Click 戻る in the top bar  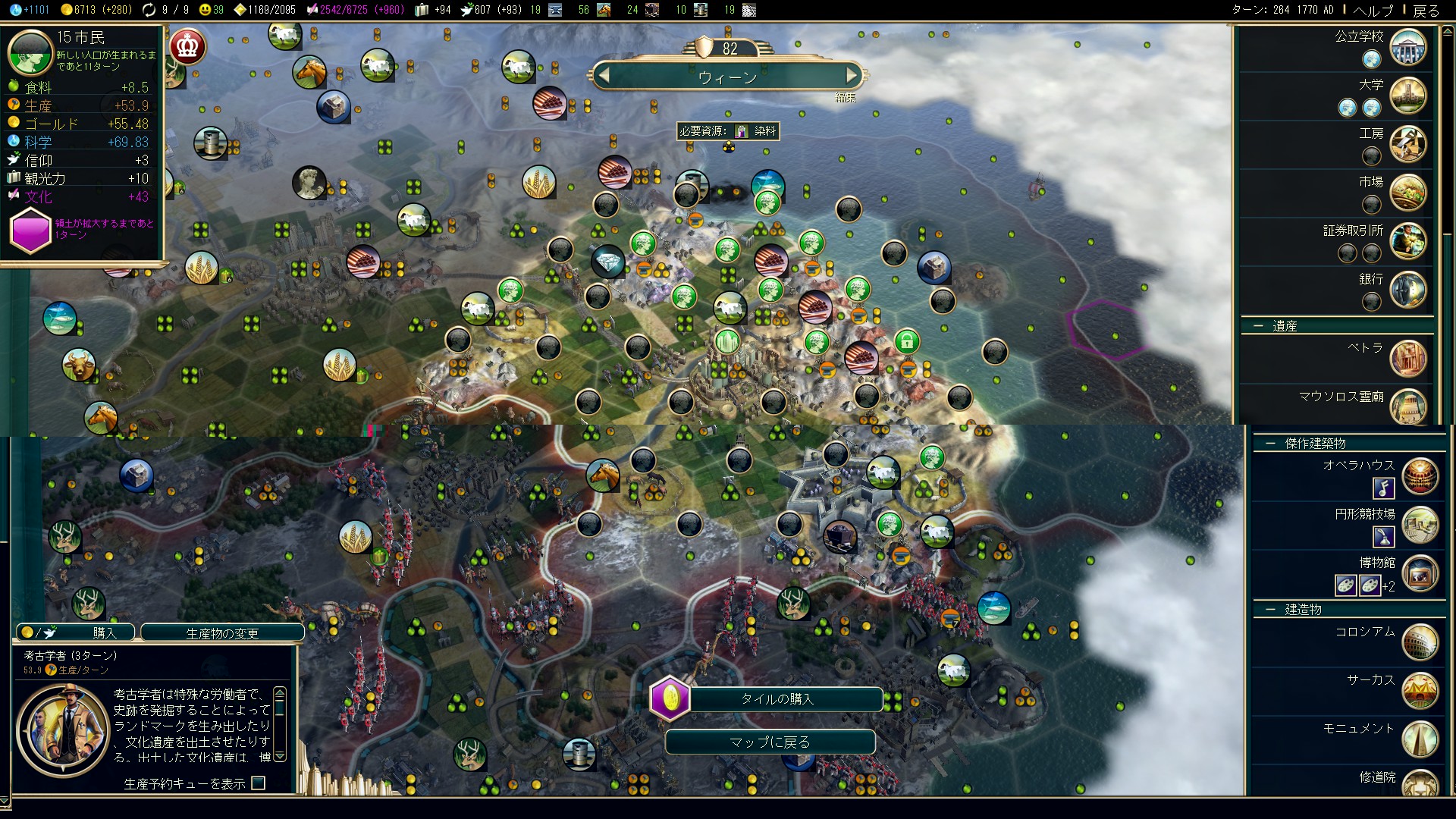tap(1426, 10)
